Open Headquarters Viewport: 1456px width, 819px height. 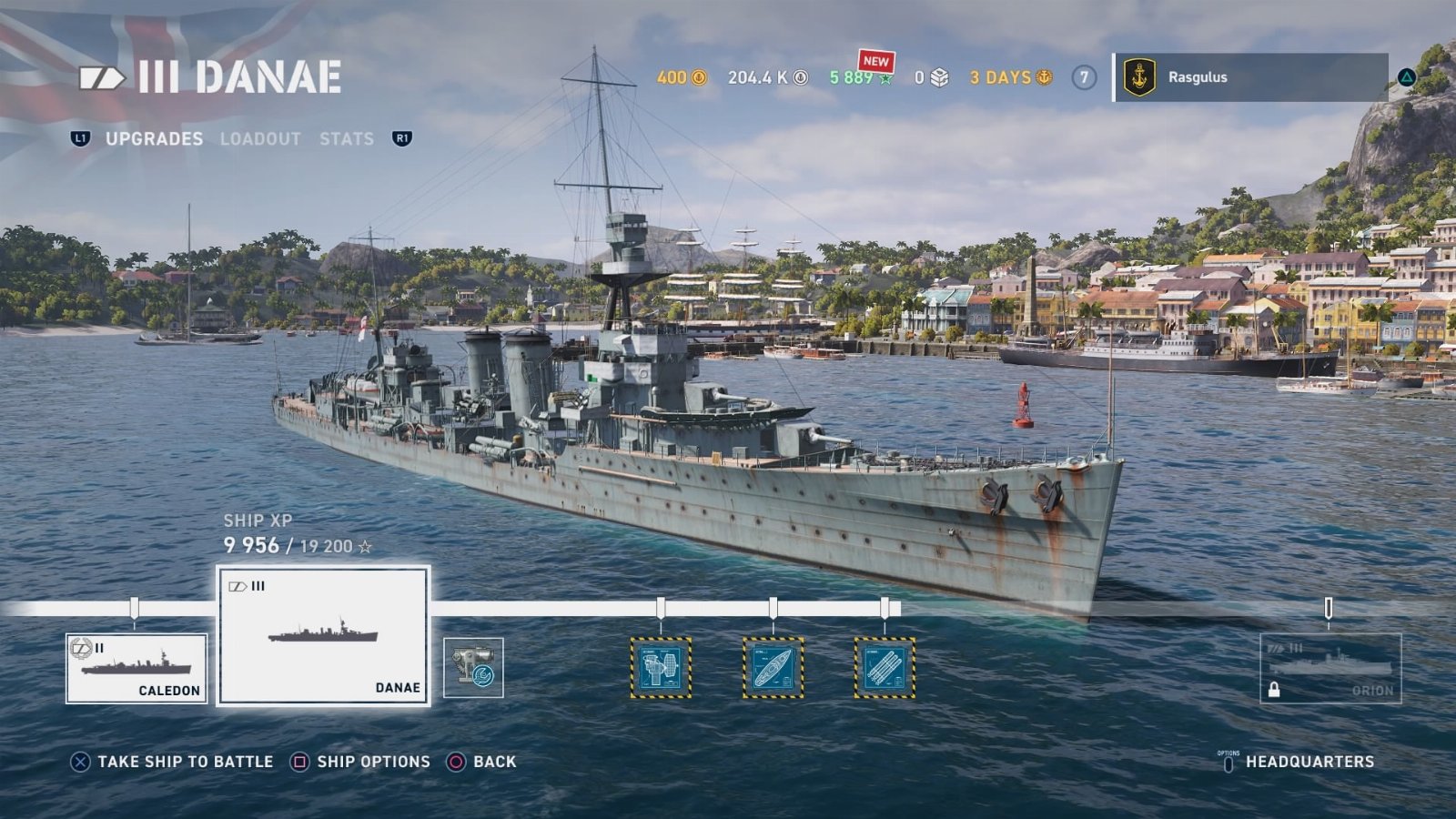(x=1299, y=762)
